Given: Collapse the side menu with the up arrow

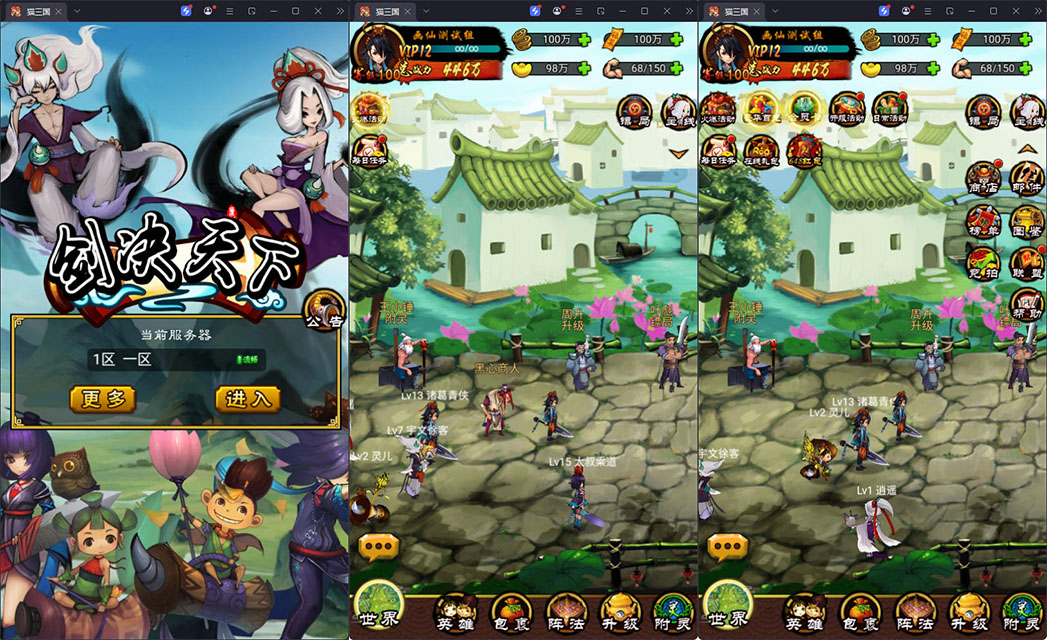Looking at the screenshot, I should [x=1027, y=148].
